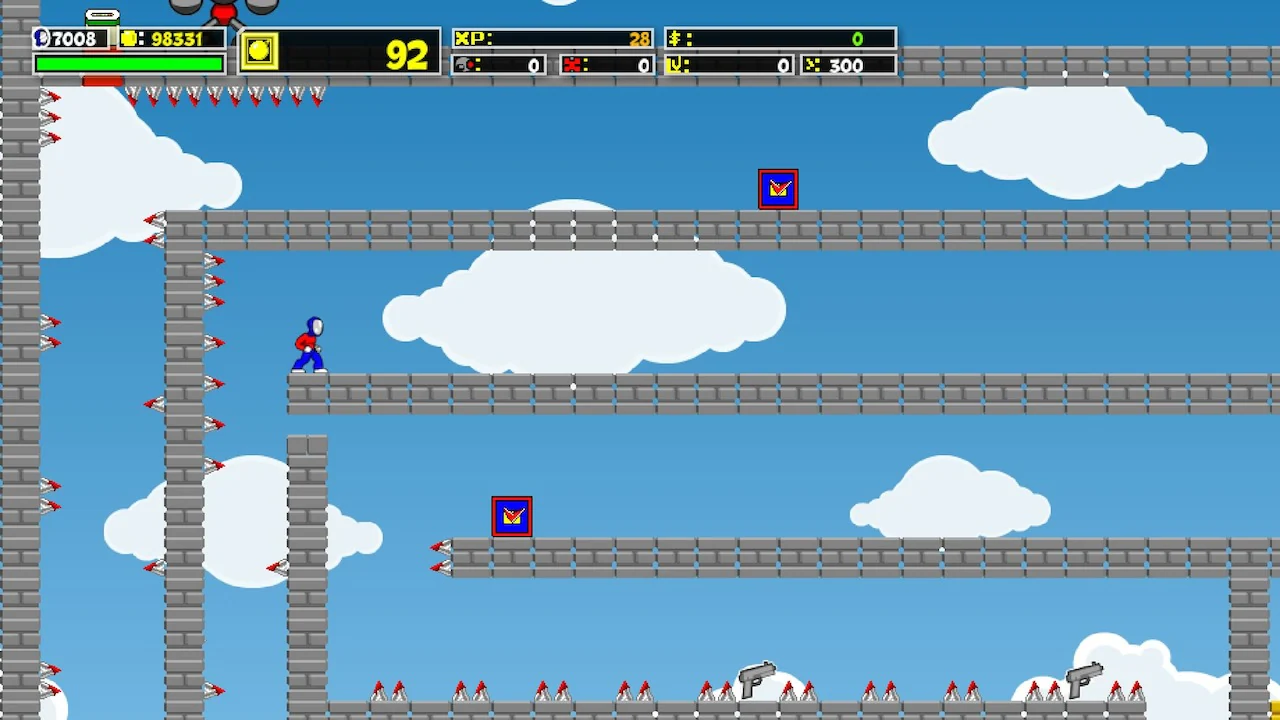Click the red spinner gadget at the top edge
The image size is (1280, 720).
222,12
